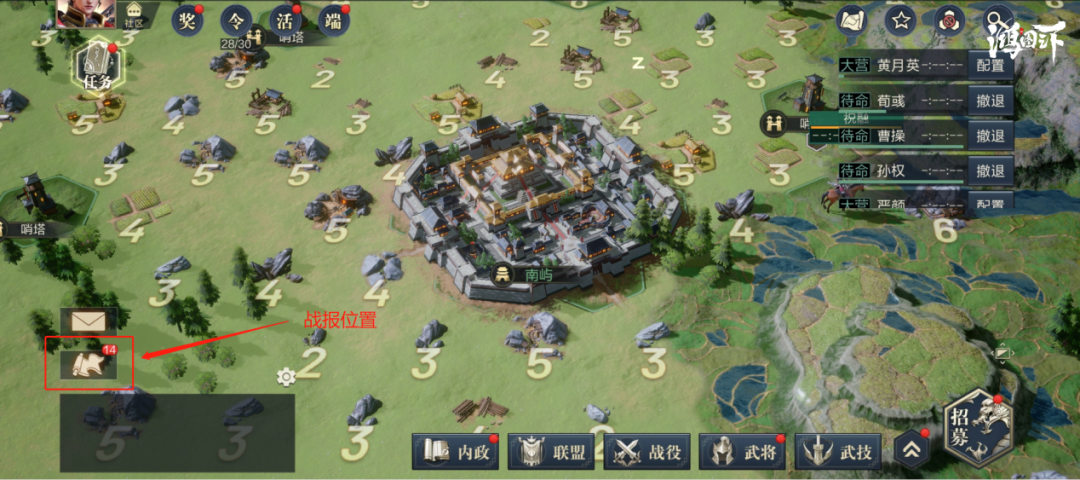Open the world map scroll icon
Image resolution: width=1080 pixels, height=480 pixels.
tap(852, 19)
